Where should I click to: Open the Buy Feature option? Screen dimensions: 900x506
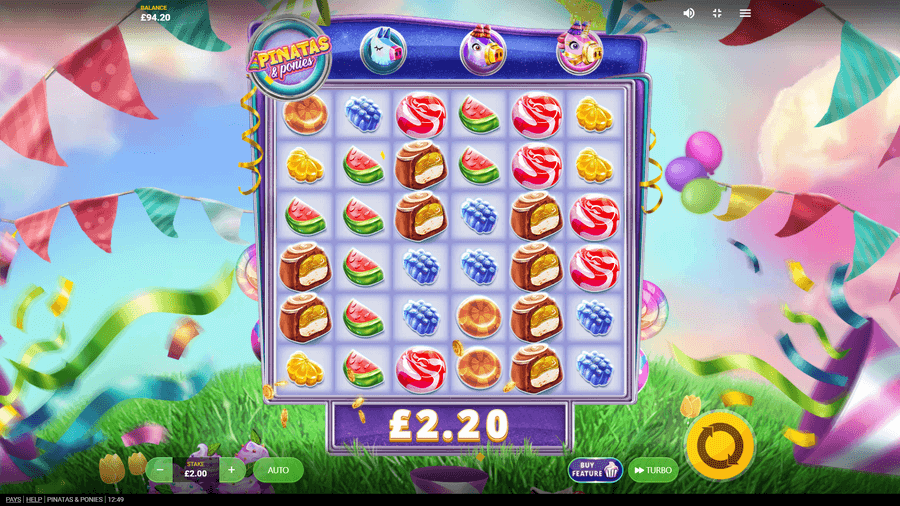click(x=595, y=470)
